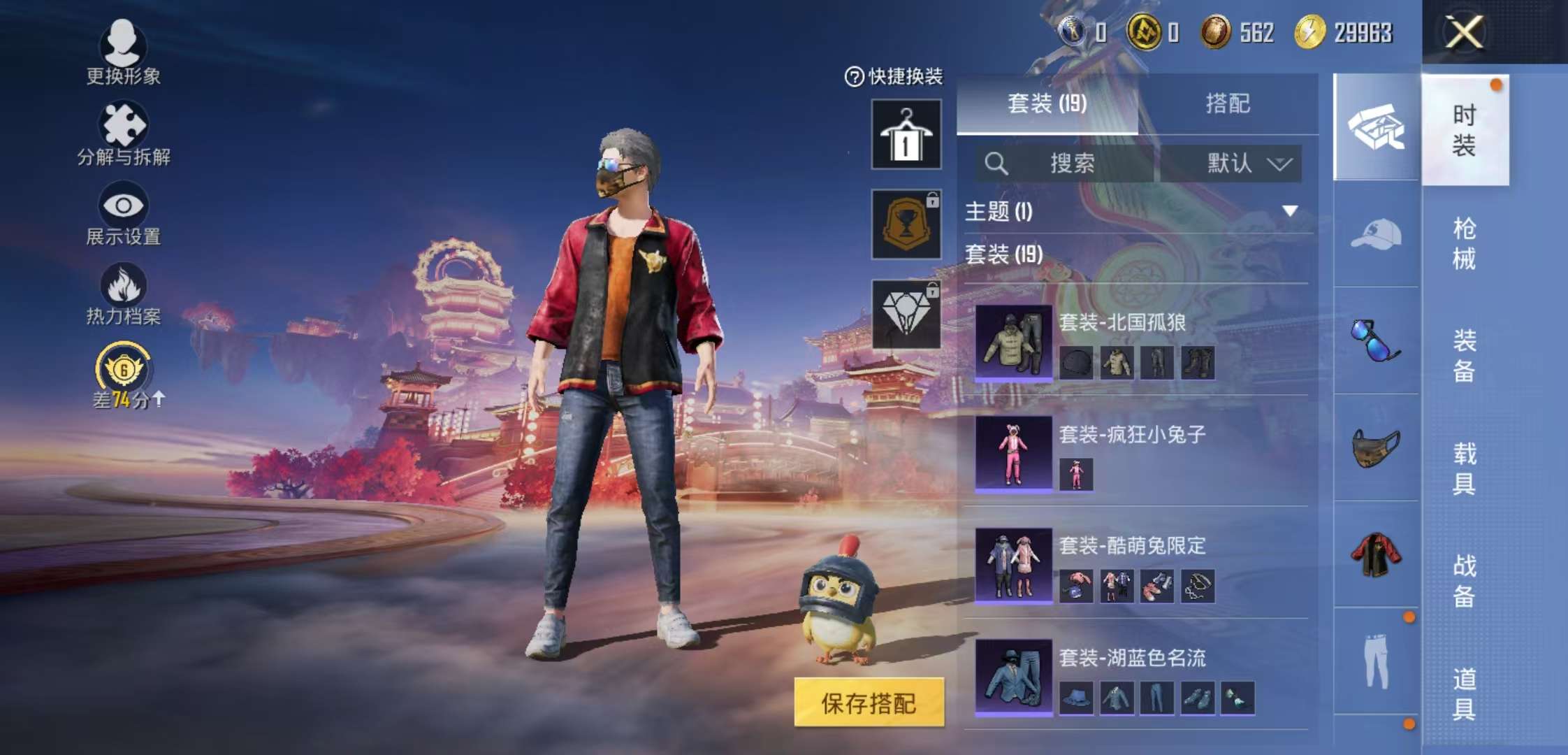Click the locked trophy quick-change slot
Viewport: 1568px width, 755px height.
tap(906, 224)
